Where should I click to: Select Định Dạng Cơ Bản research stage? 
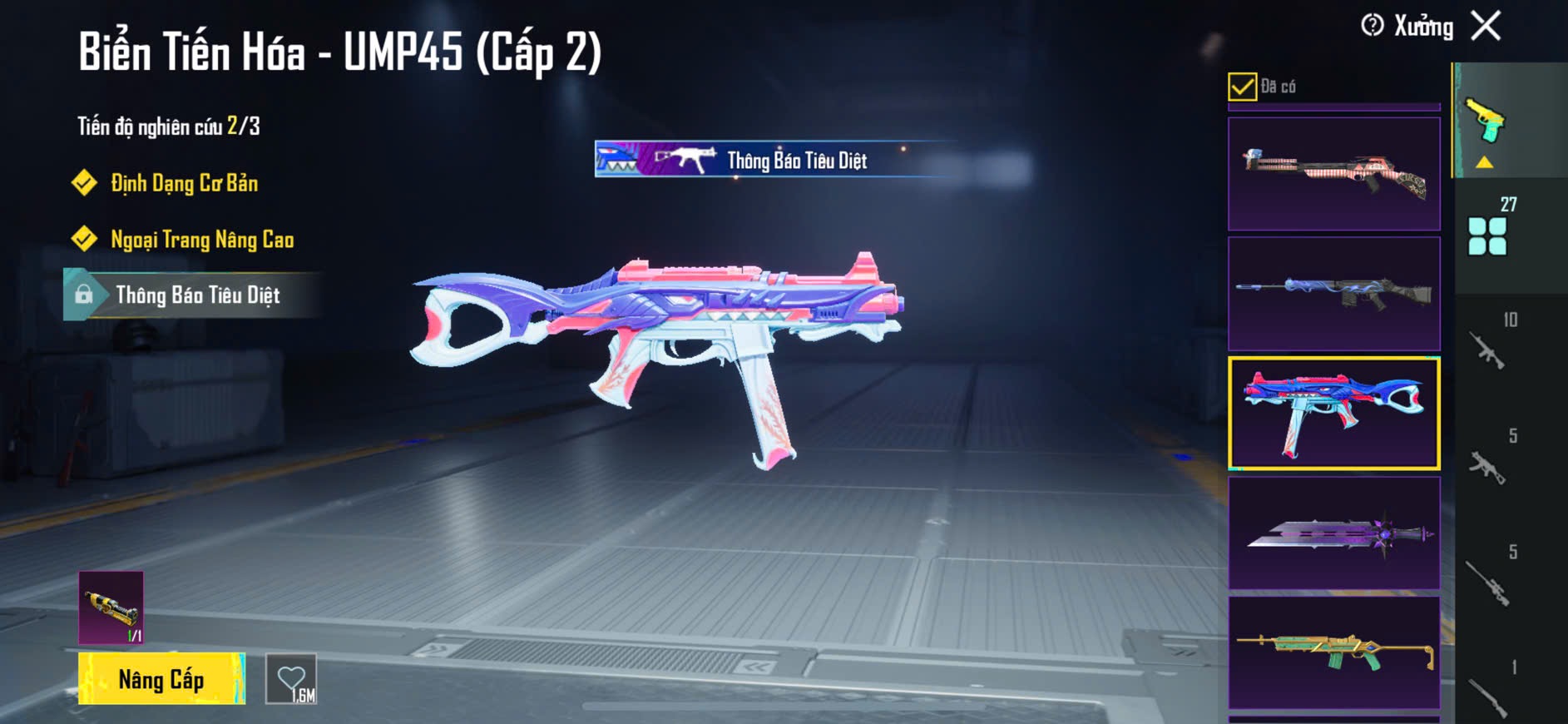(184, 183)
